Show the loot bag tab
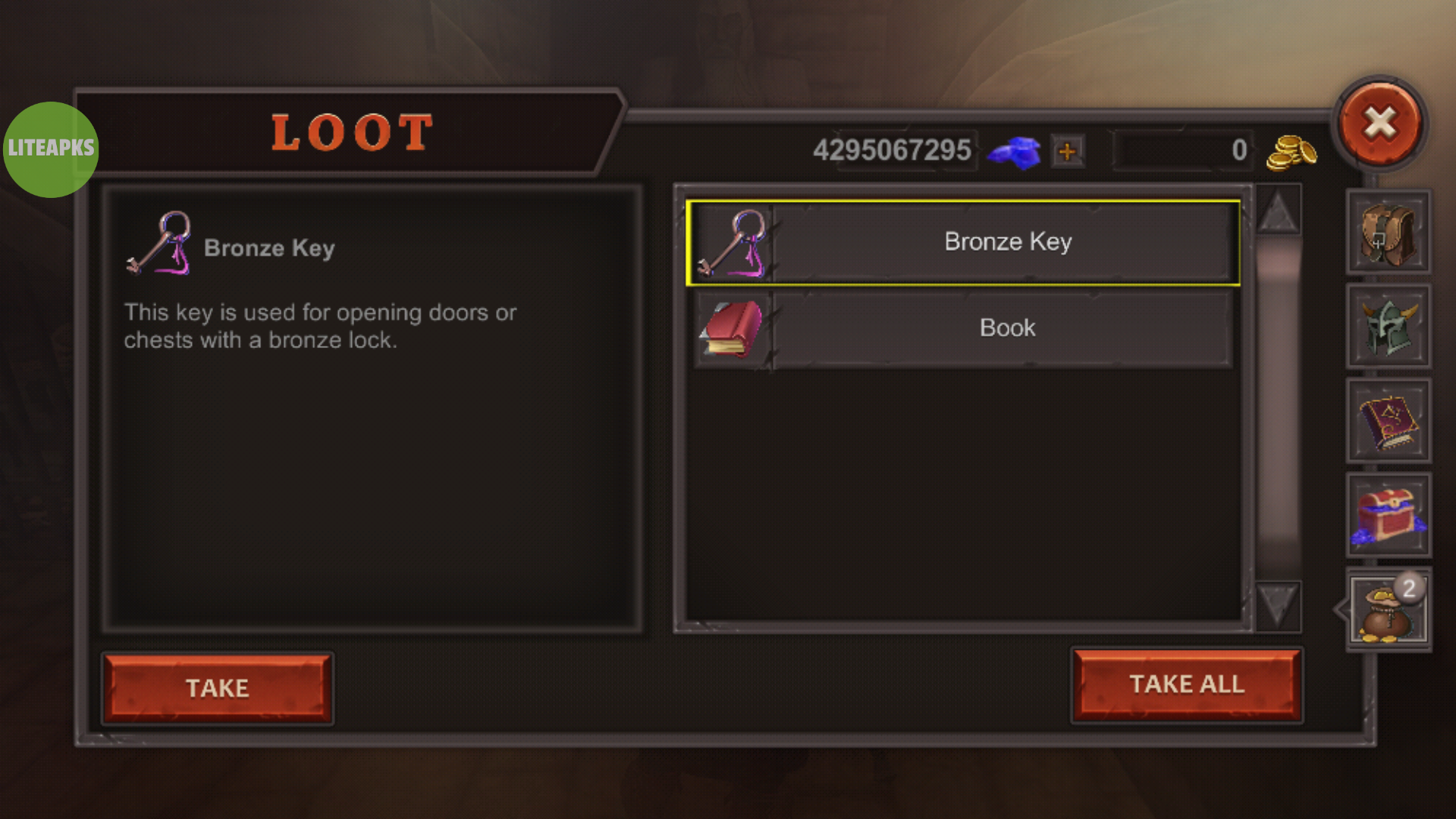This screenshot has width=1456, height=819. (x=1388, y=610)
